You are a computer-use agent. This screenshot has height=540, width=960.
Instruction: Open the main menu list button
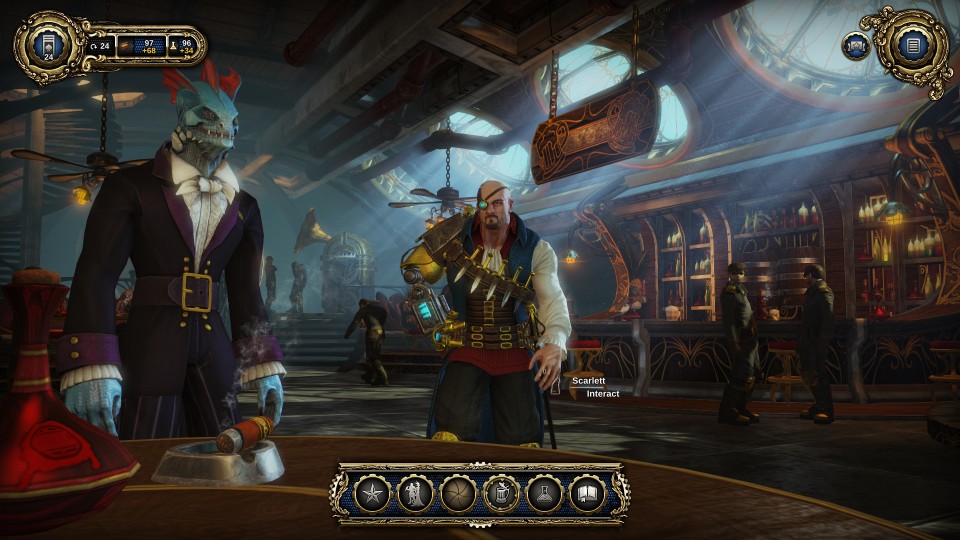pyautogui.click(x=911, y=45)
